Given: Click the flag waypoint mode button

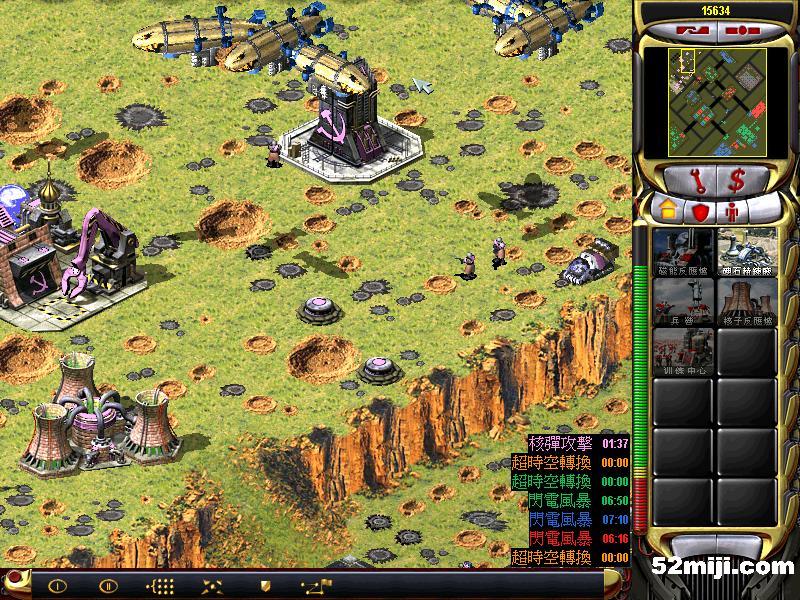Looking at the screenshot, I should 317,586.
